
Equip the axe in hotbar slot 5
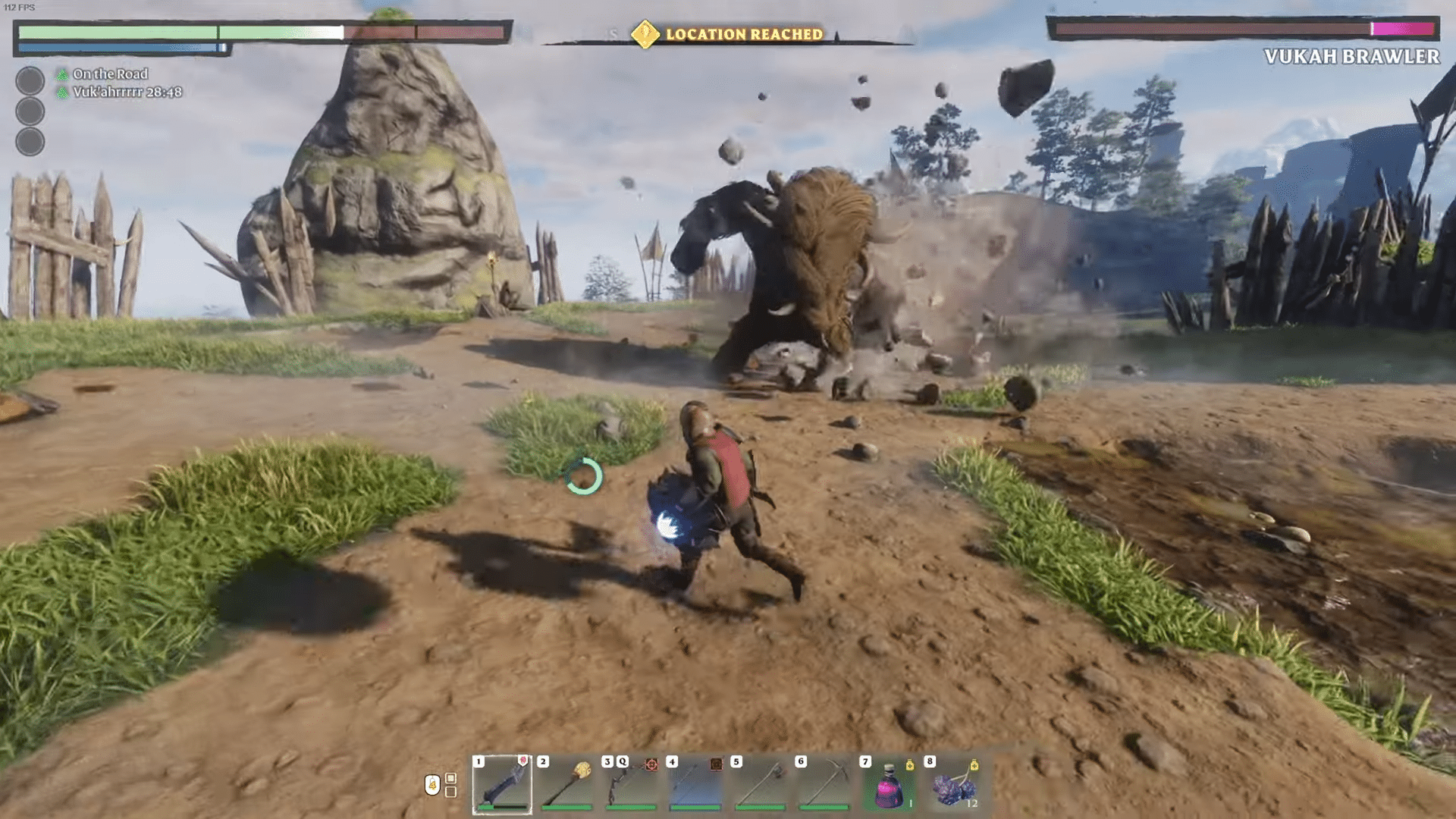pos(760,784)
